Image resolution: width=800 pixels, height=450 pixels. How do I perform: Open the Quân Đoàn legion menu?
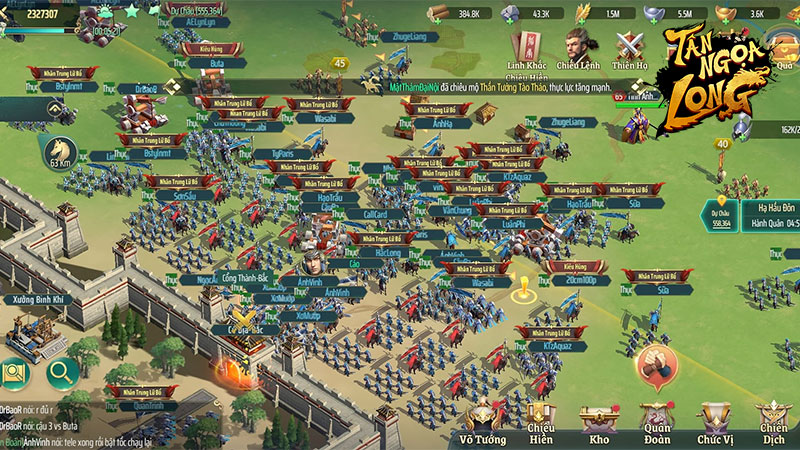(x=656, y=423)
